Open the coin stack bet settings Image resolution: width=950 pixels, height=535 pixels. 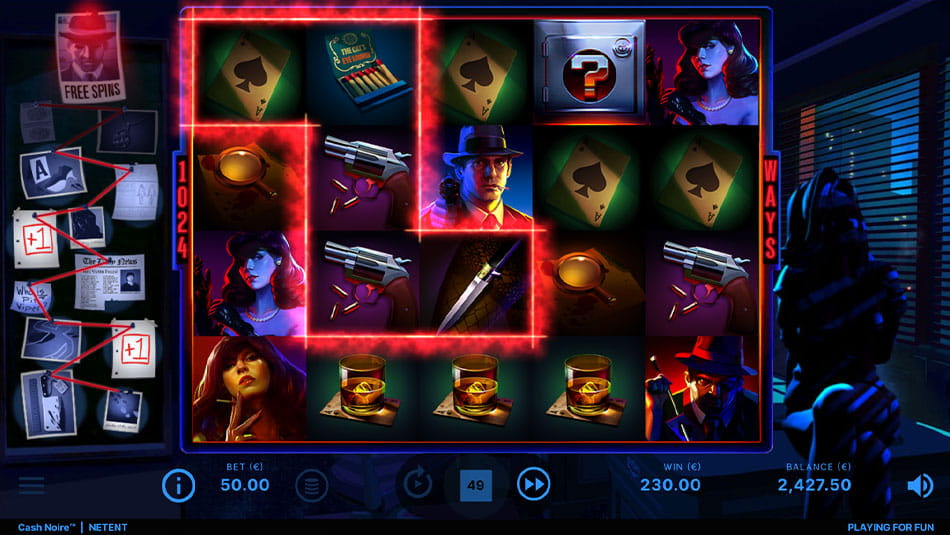[311, 486]
